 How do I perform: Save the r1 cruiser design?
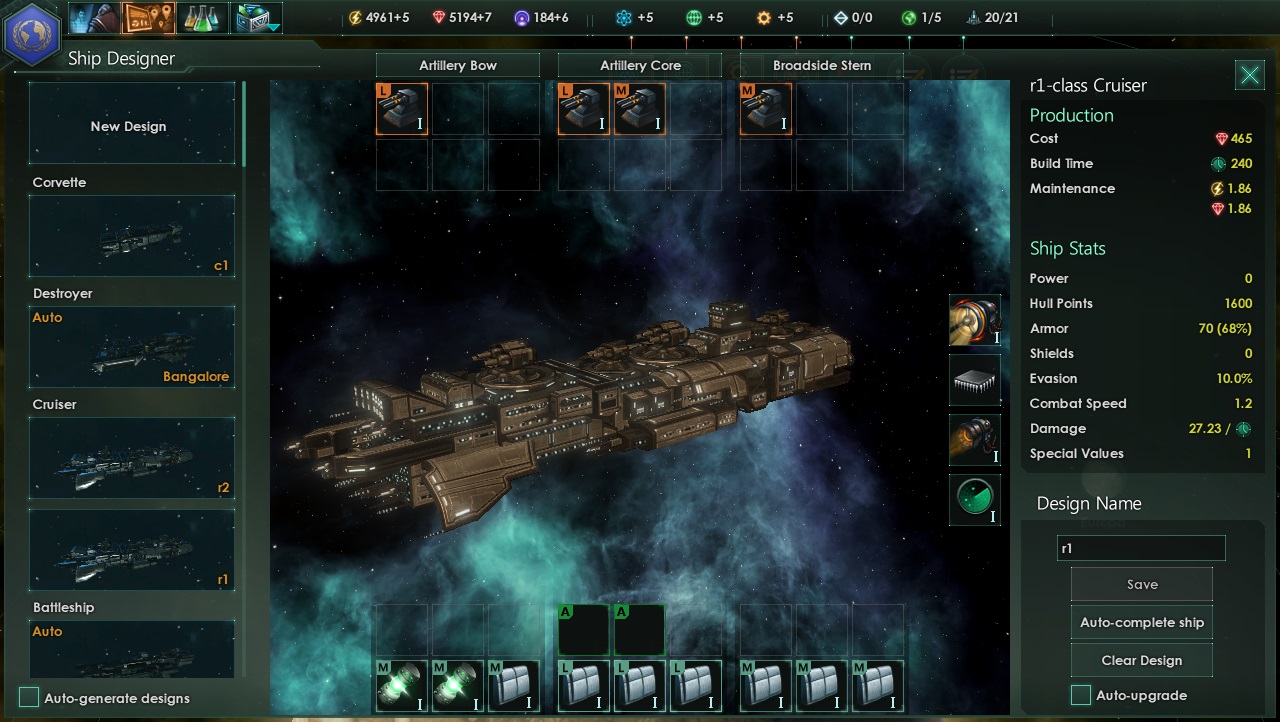click(1141, 584)
